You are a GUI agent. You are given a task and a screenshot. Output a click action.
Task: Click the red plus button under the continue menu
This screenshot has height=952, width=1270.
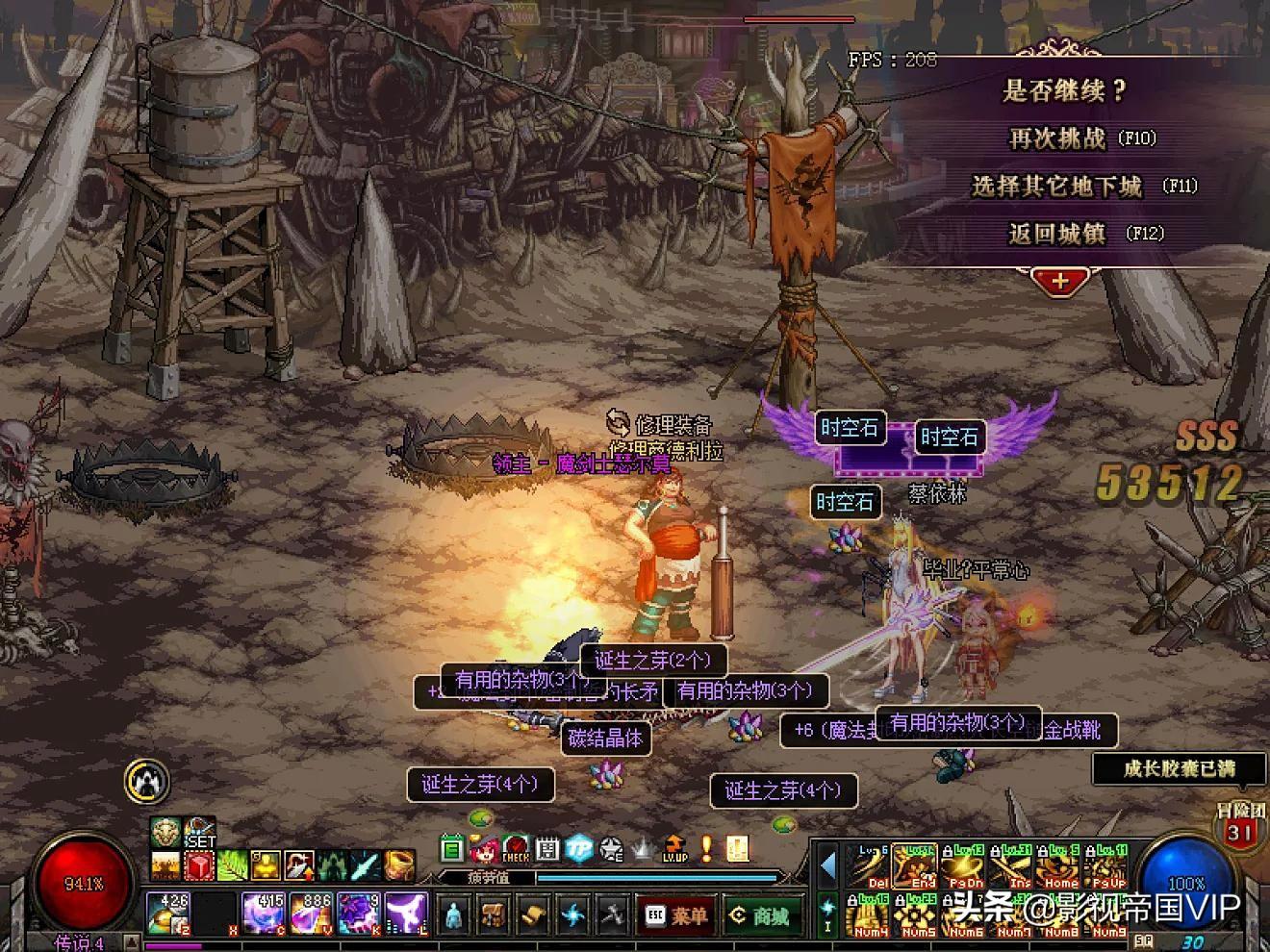(x=1060, y=281)
